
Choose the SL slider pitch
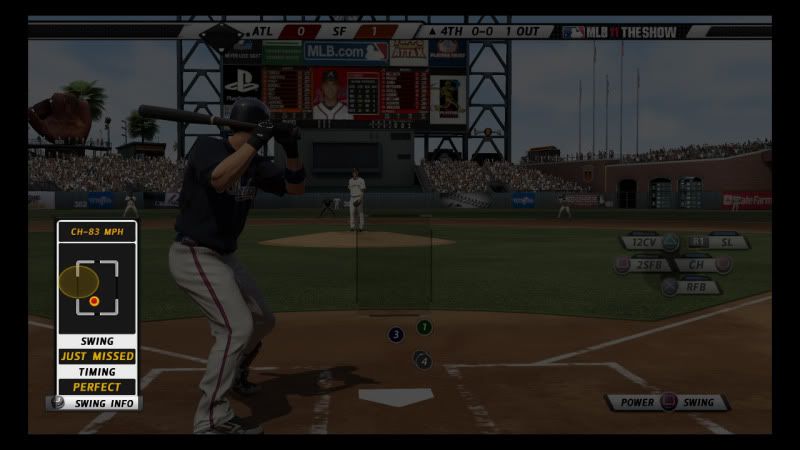(x=714, y=242)
